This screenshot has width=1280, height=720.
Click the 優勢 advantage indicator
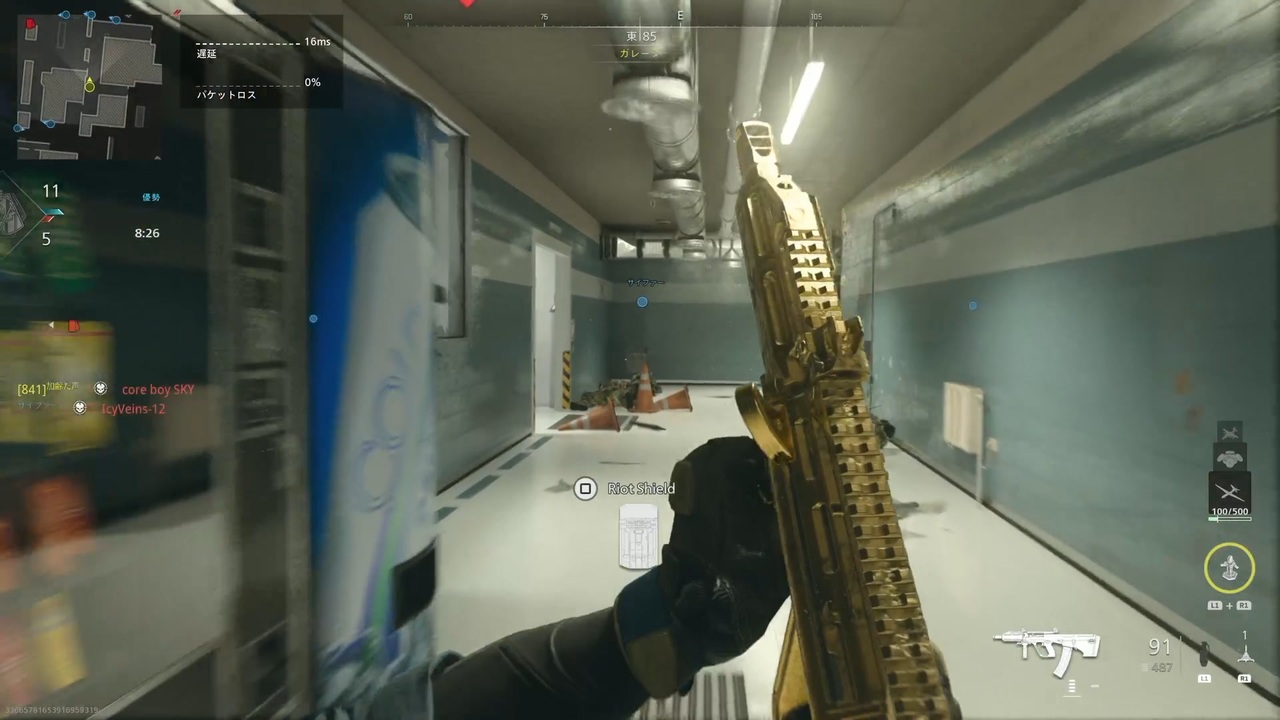[151, 197]
